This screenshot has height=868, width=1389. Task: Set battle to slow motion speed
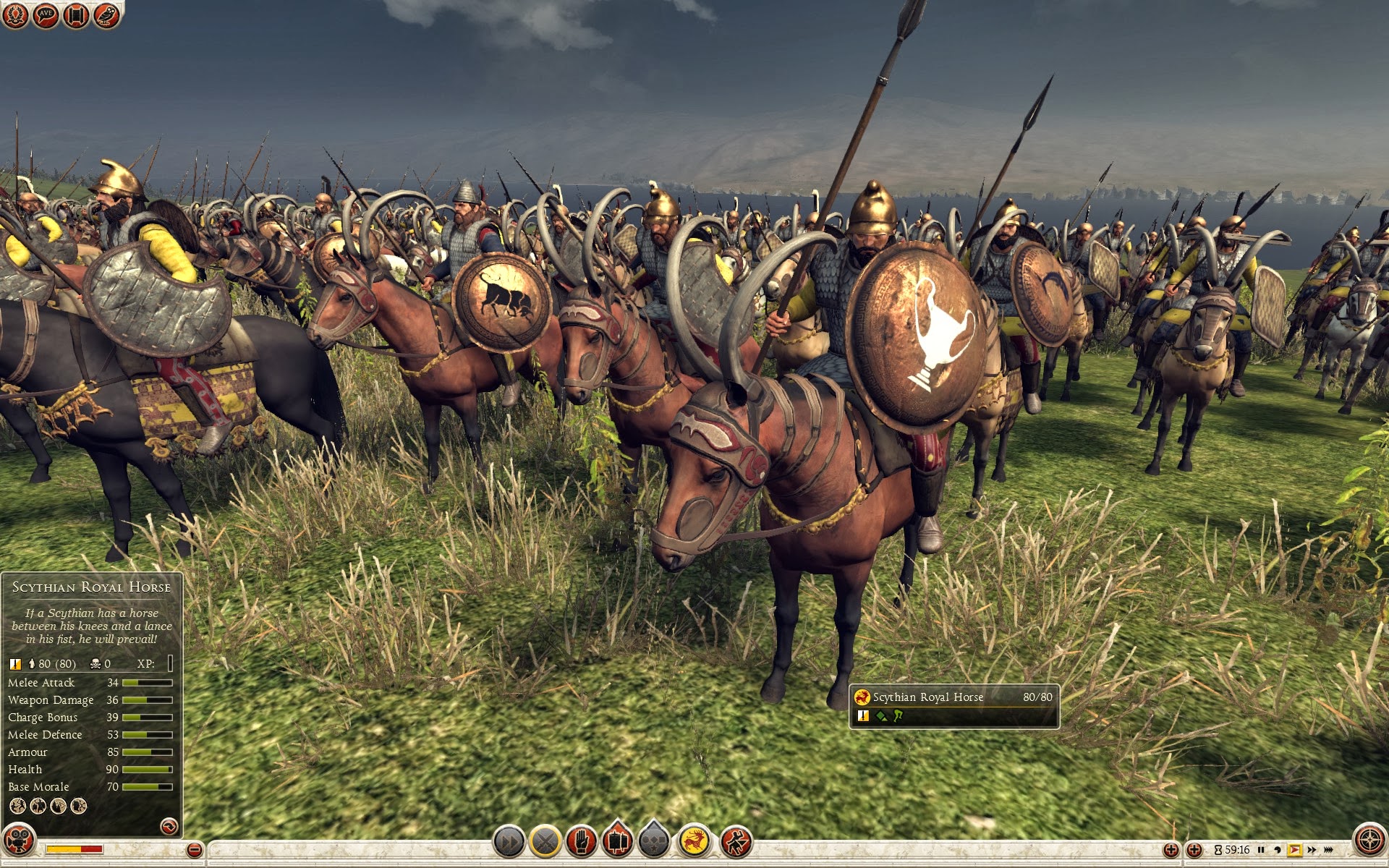coord(1278,850)
